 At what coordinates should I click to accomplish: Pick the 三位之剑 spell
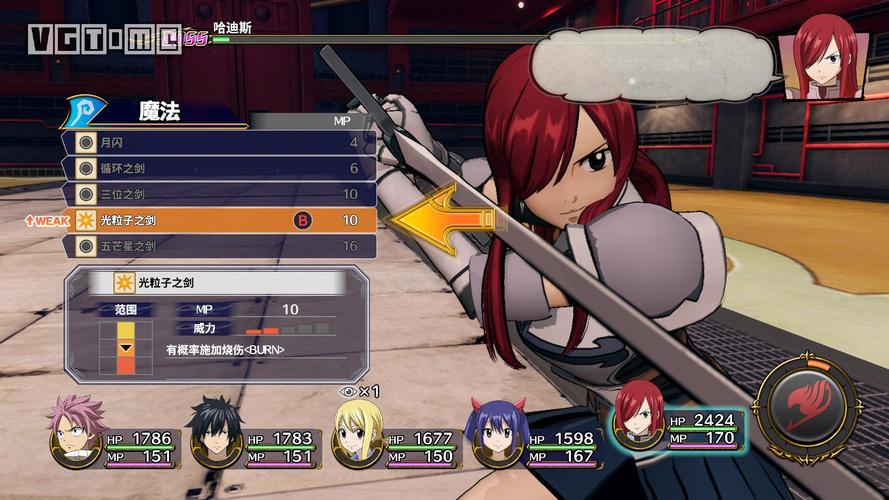218,194
